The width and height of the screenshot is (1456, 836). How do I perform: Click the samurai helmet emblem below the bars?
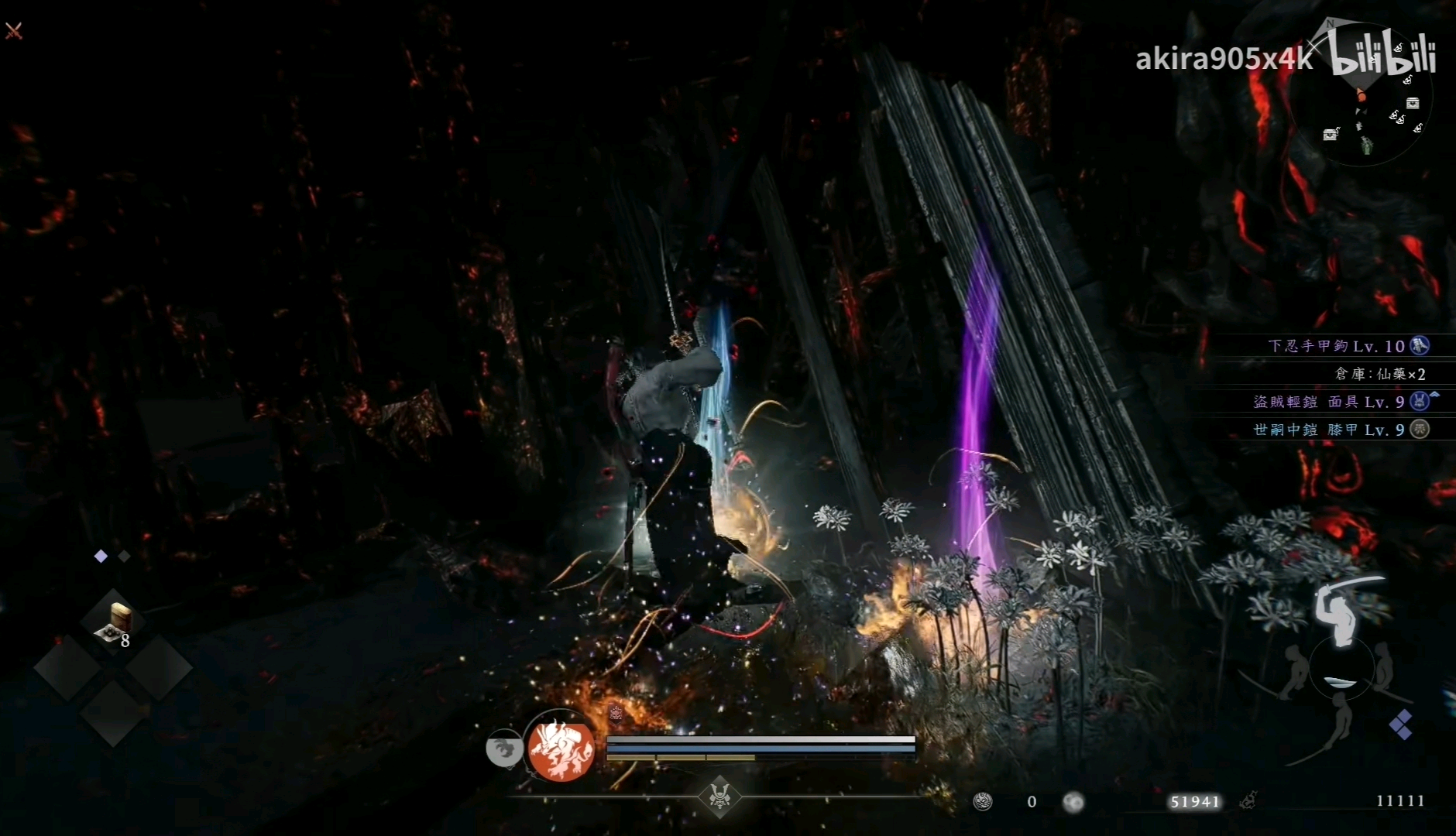click(x=719, y=796)
